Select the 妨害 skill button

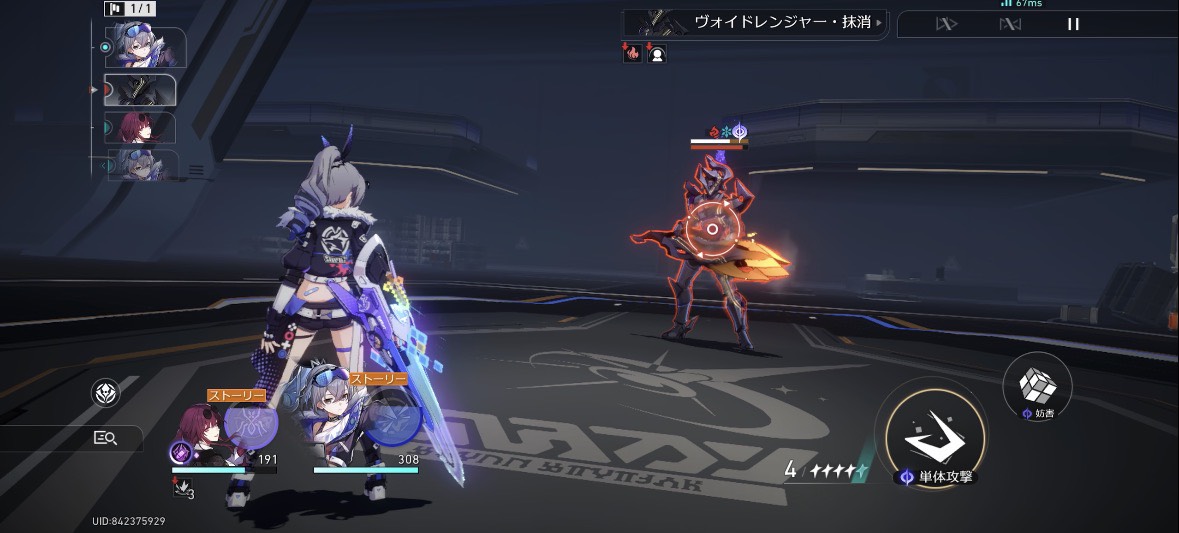[1037, 385]
